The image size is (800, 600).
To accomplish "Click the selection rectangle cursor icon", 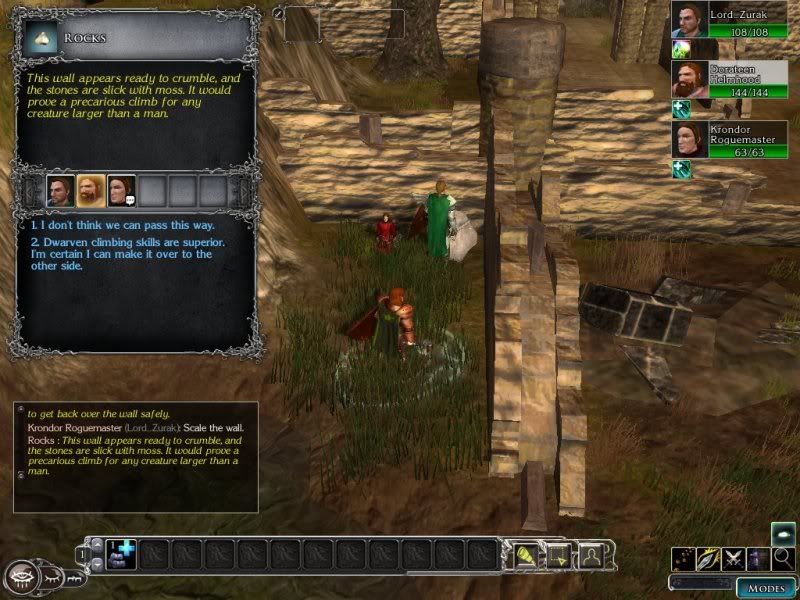I will (x=557, y=554).
